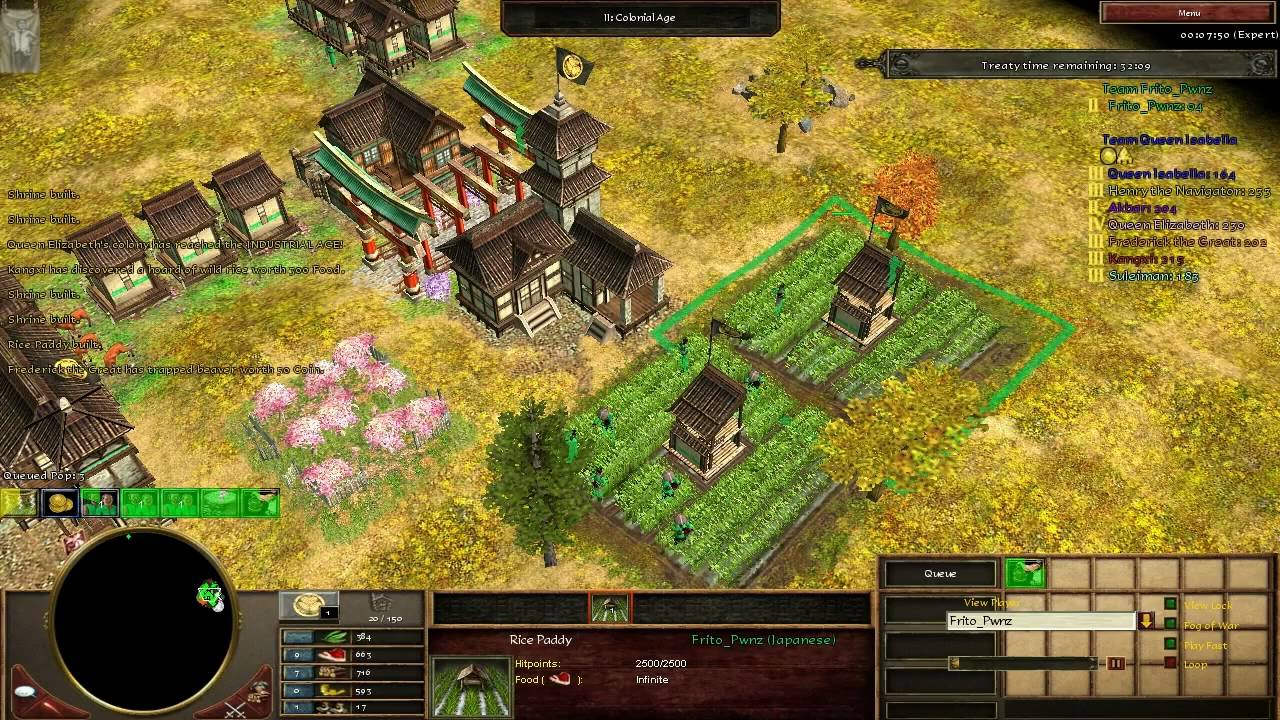The image size is (1280, 720).
Task: Toggle the View Lock checkbox
Action: point(1170,604)
